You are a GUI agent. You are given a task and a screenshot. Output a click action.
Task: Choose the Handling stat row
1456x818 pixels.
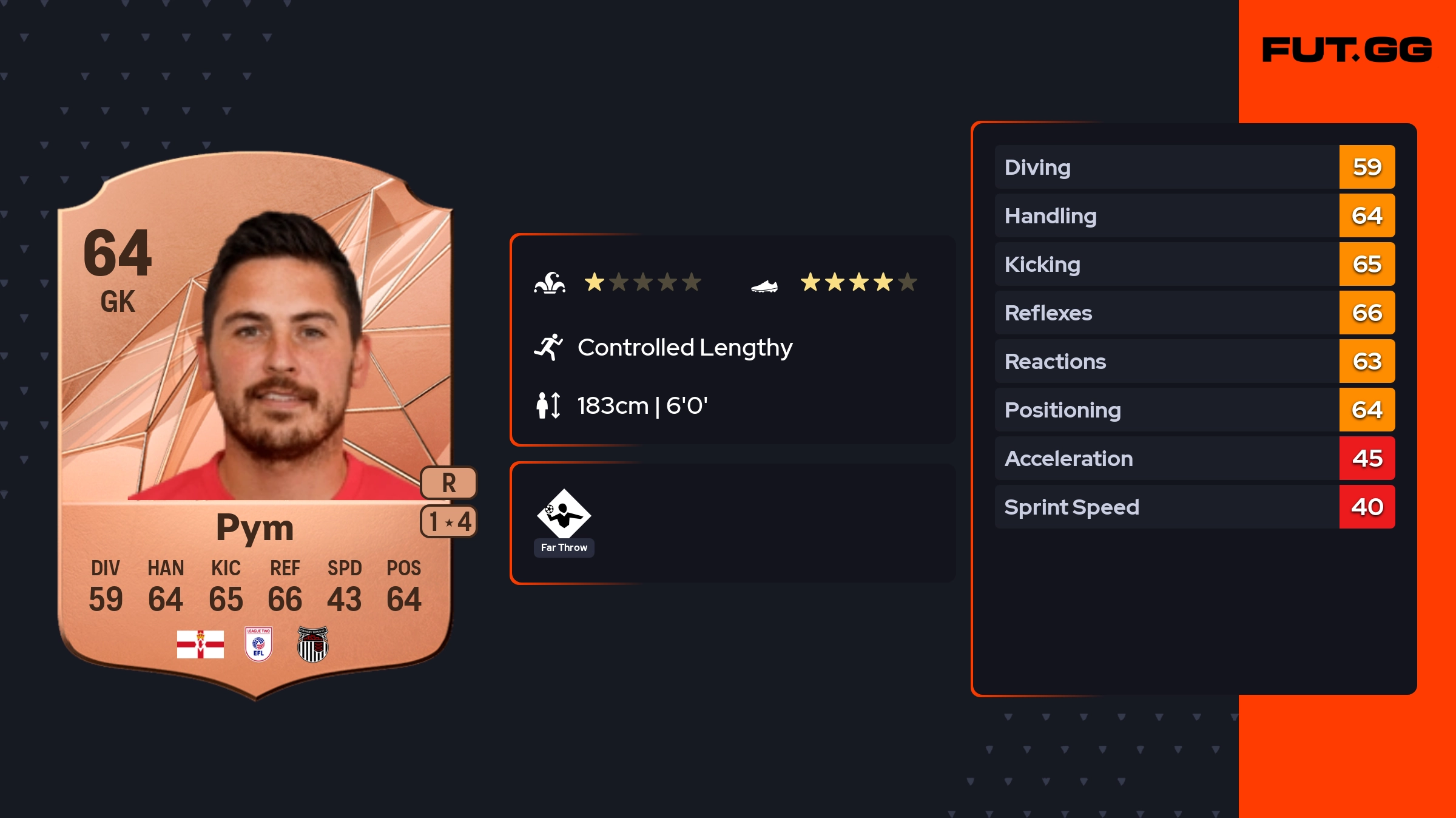(x=1194, y=215)
